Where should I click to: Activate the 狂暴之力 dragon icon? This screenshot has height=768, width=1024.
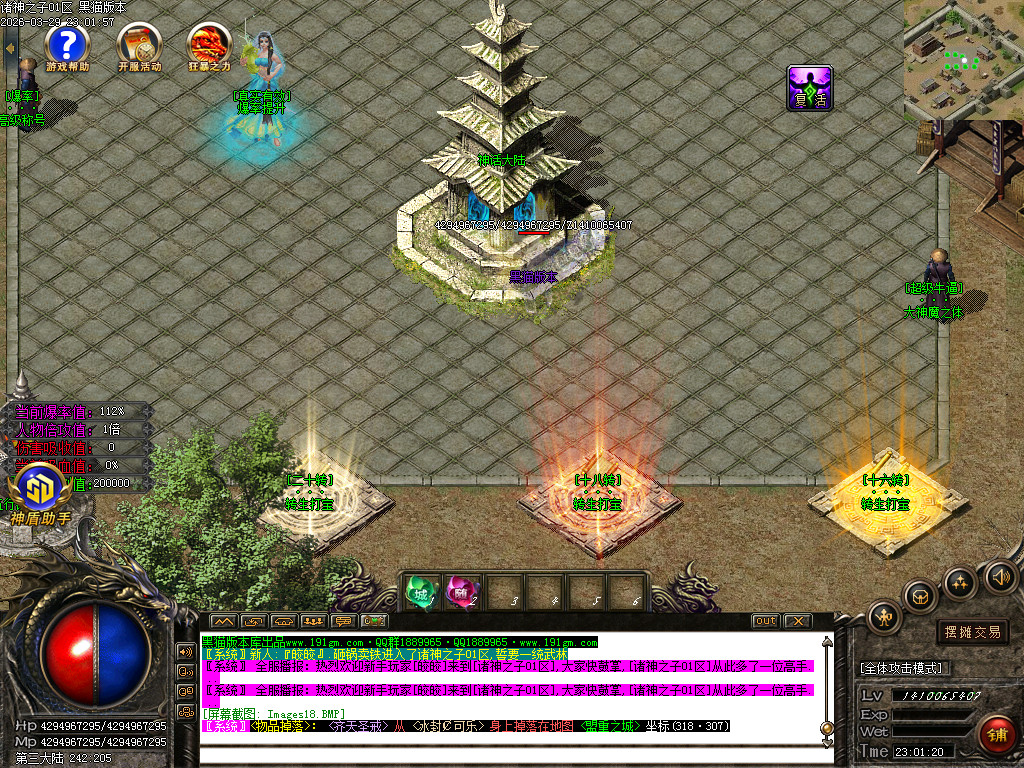tap(209, 45)
